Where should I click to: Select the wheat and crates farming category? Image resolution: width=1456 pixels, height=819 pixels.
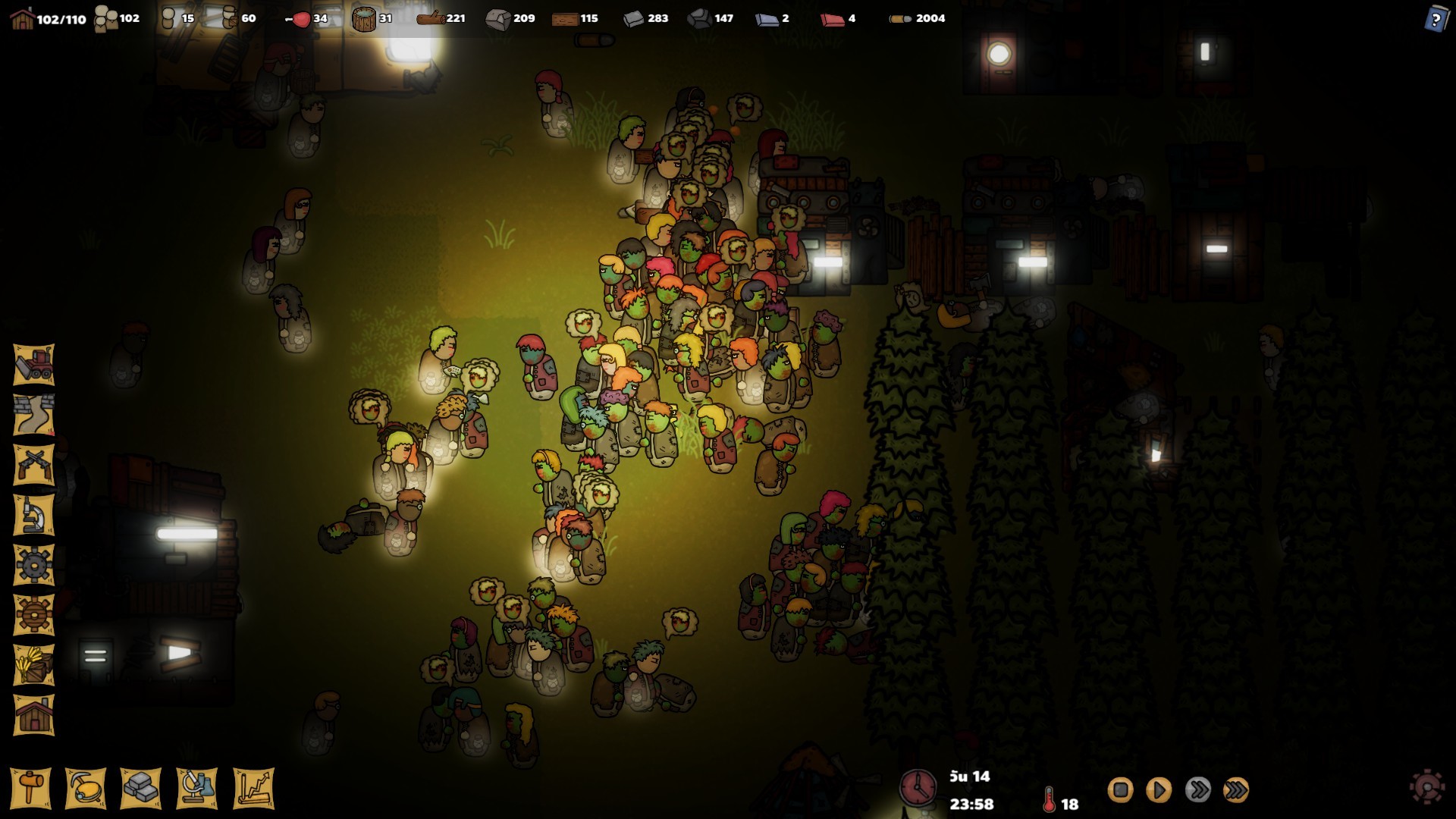point(34,665)
